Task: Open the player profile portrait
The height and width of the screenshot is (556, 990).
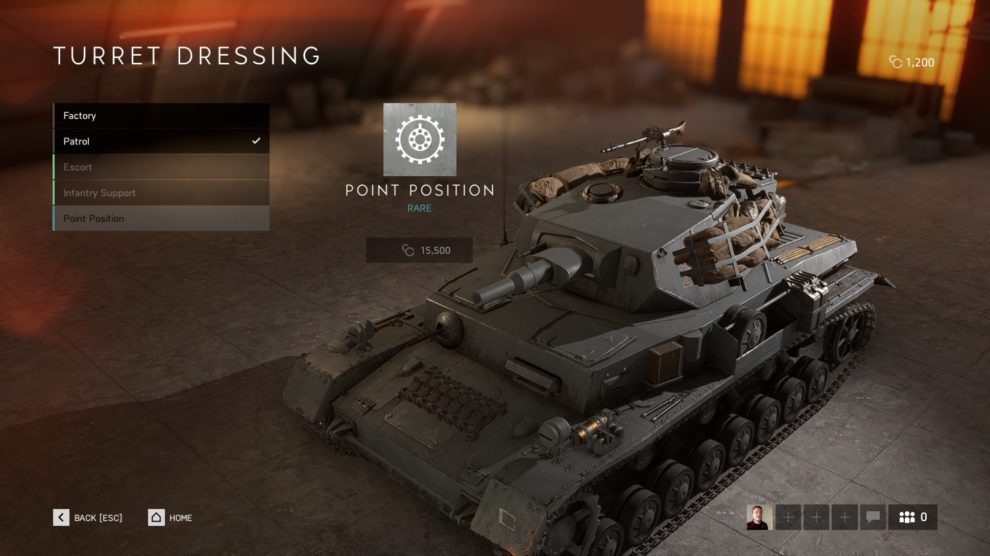Action: coord(758,517)
